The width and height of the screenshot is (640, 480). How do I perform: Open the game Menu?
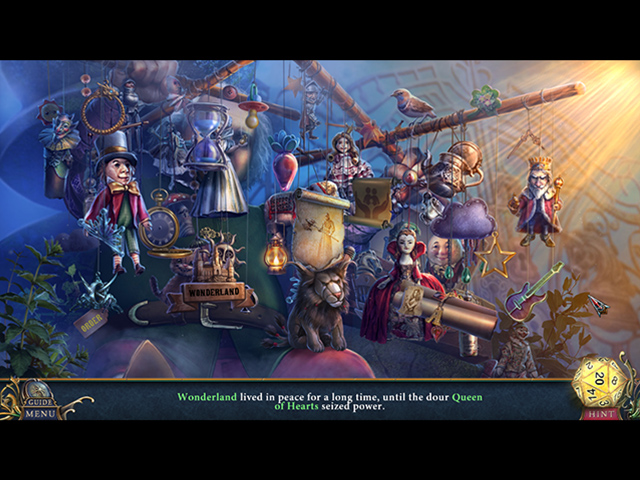pyautogui.click(x=40, y=413)
